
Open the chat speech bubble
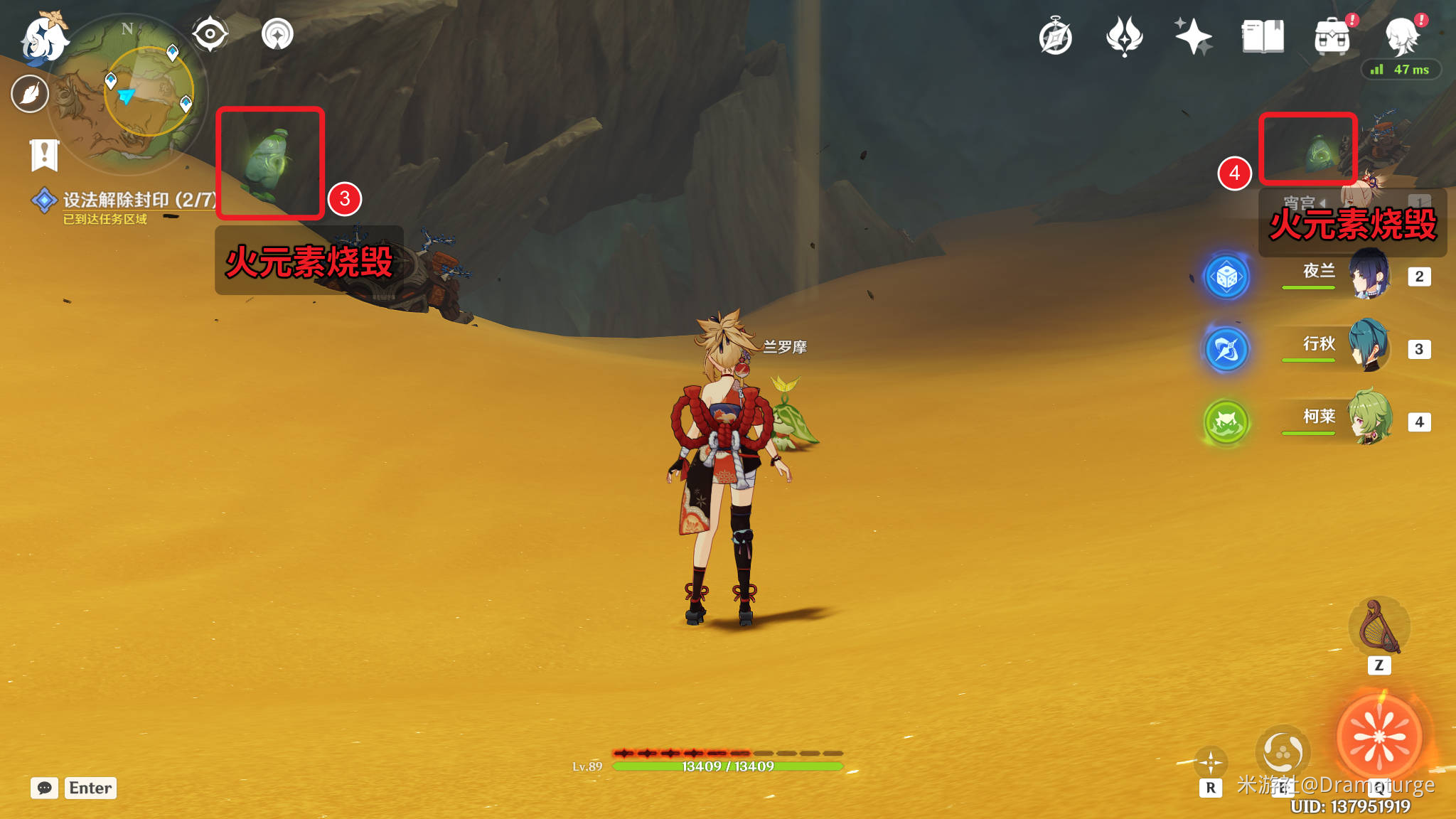[44, 788]
